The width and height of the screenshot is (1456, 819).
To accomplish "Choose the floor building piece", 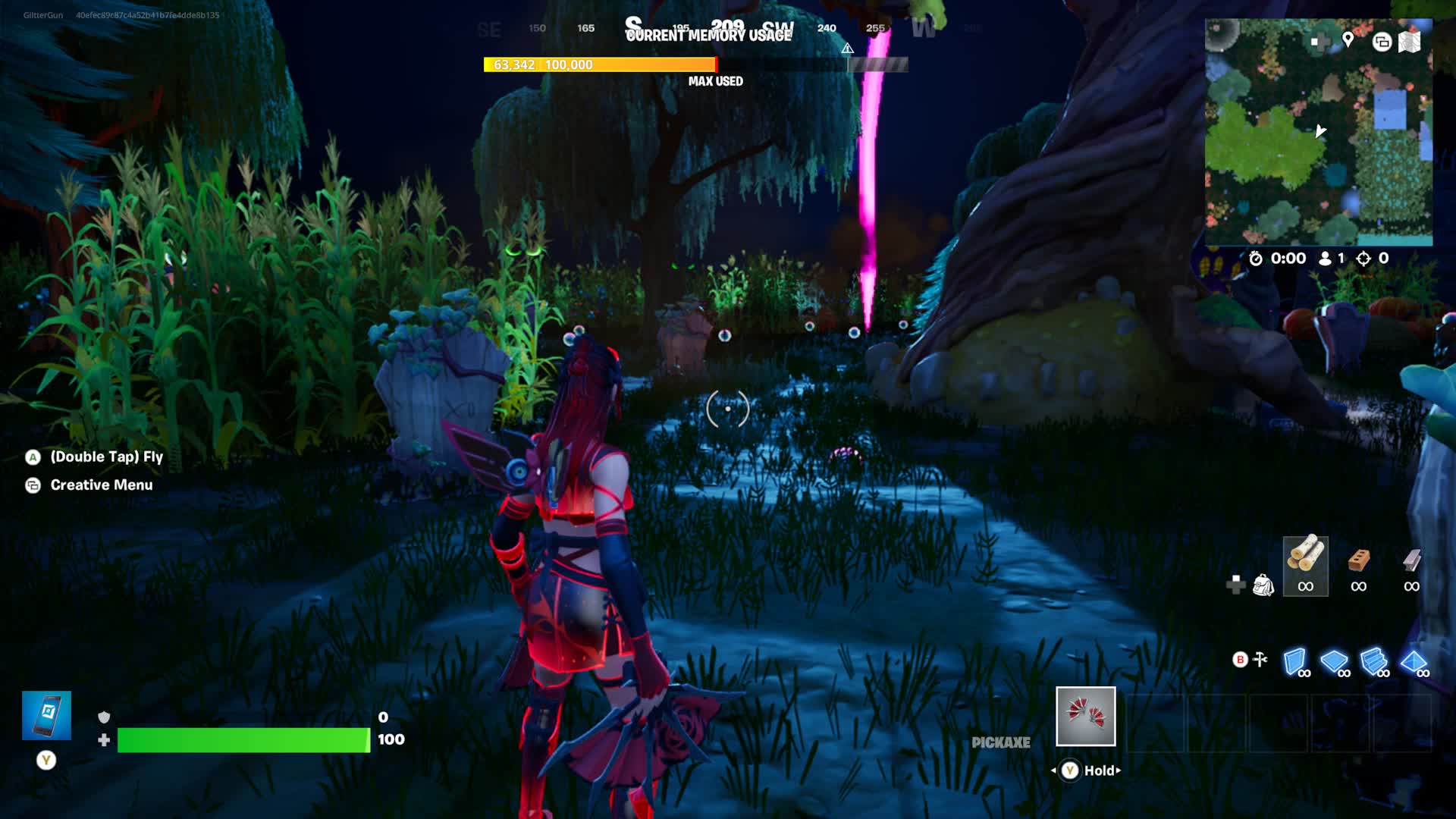I will pyautogui.click(x=1335, y=662).
